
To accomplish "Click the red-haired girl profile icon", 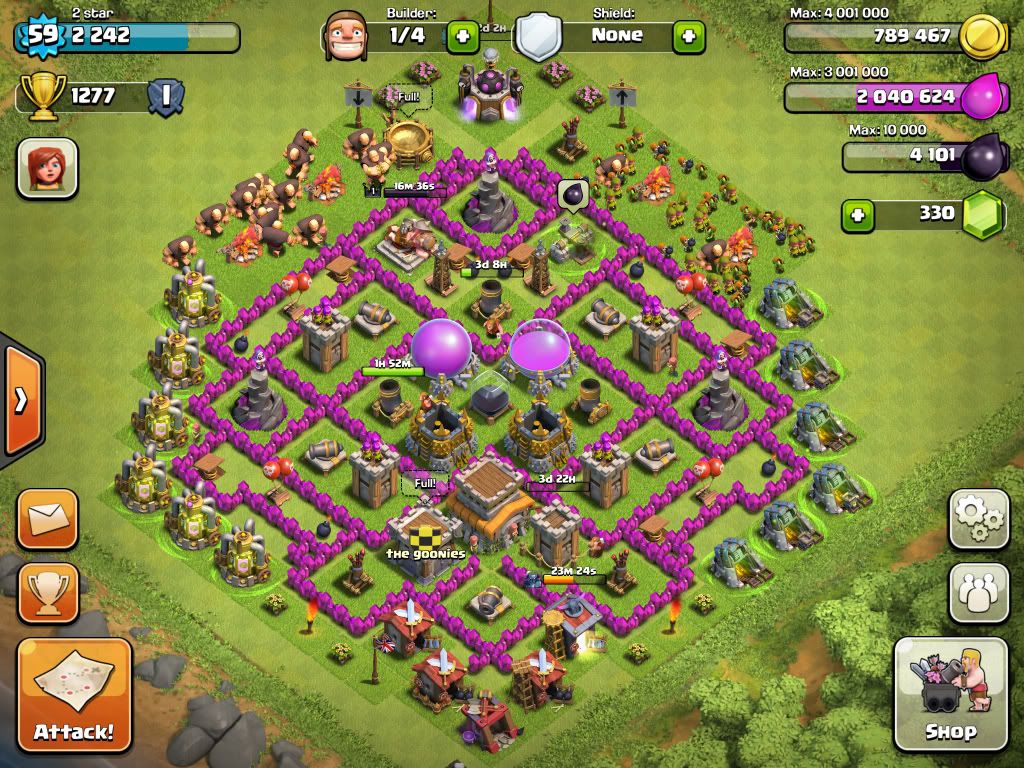I will pyautogui.click(x=47, y=167).
